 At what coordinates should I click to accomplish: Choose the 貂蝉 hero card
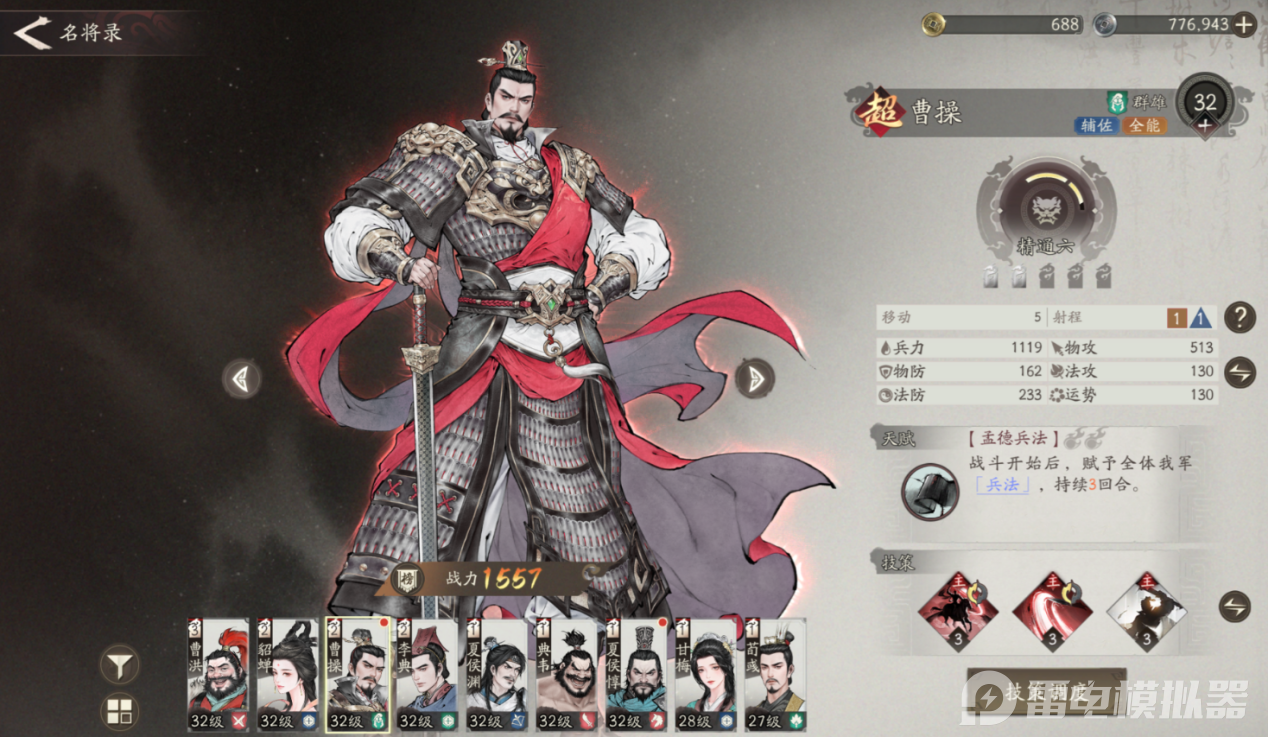[288, 674]
